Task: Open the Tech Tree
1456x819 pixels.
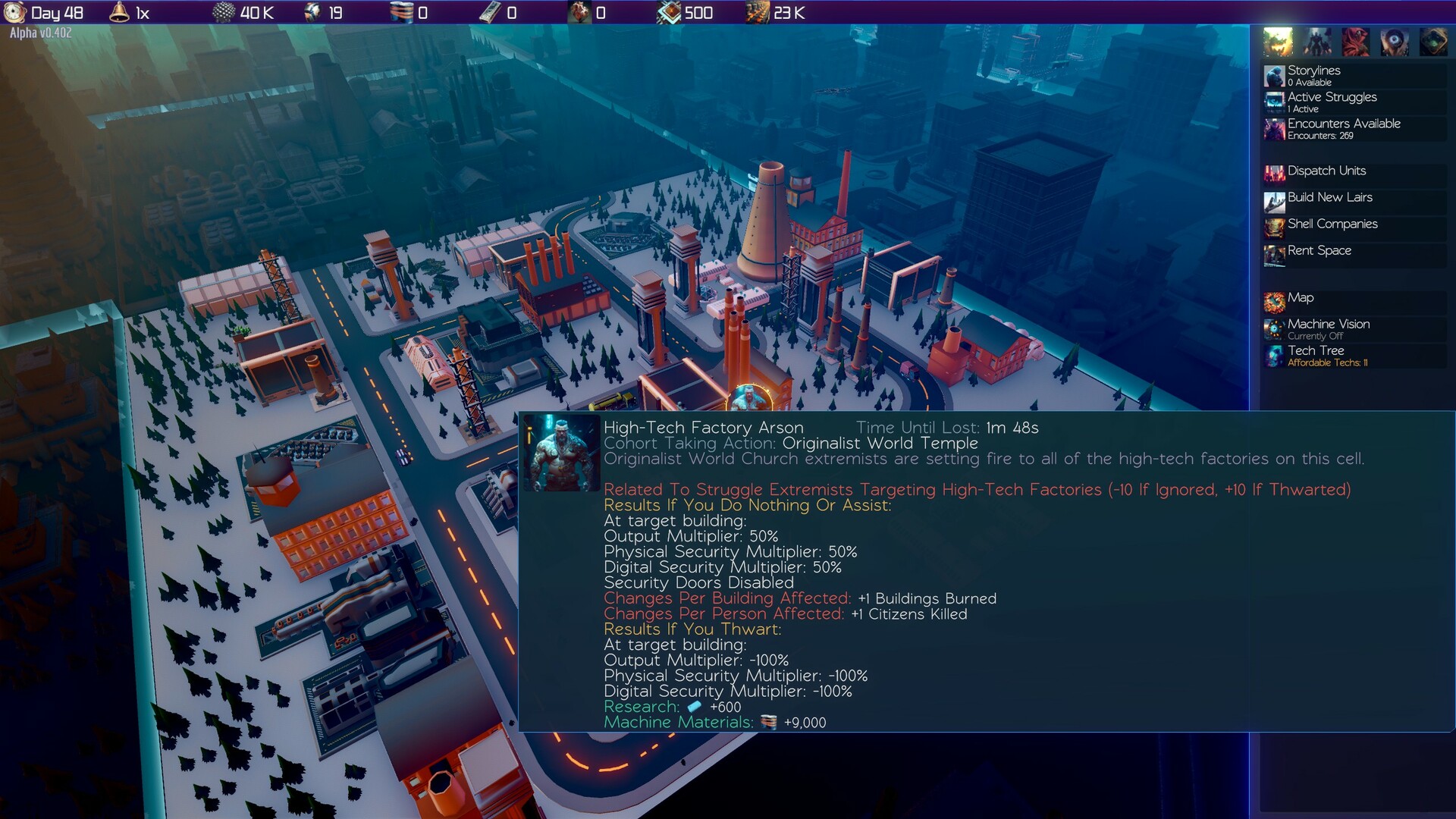Action: [1314, 351]
